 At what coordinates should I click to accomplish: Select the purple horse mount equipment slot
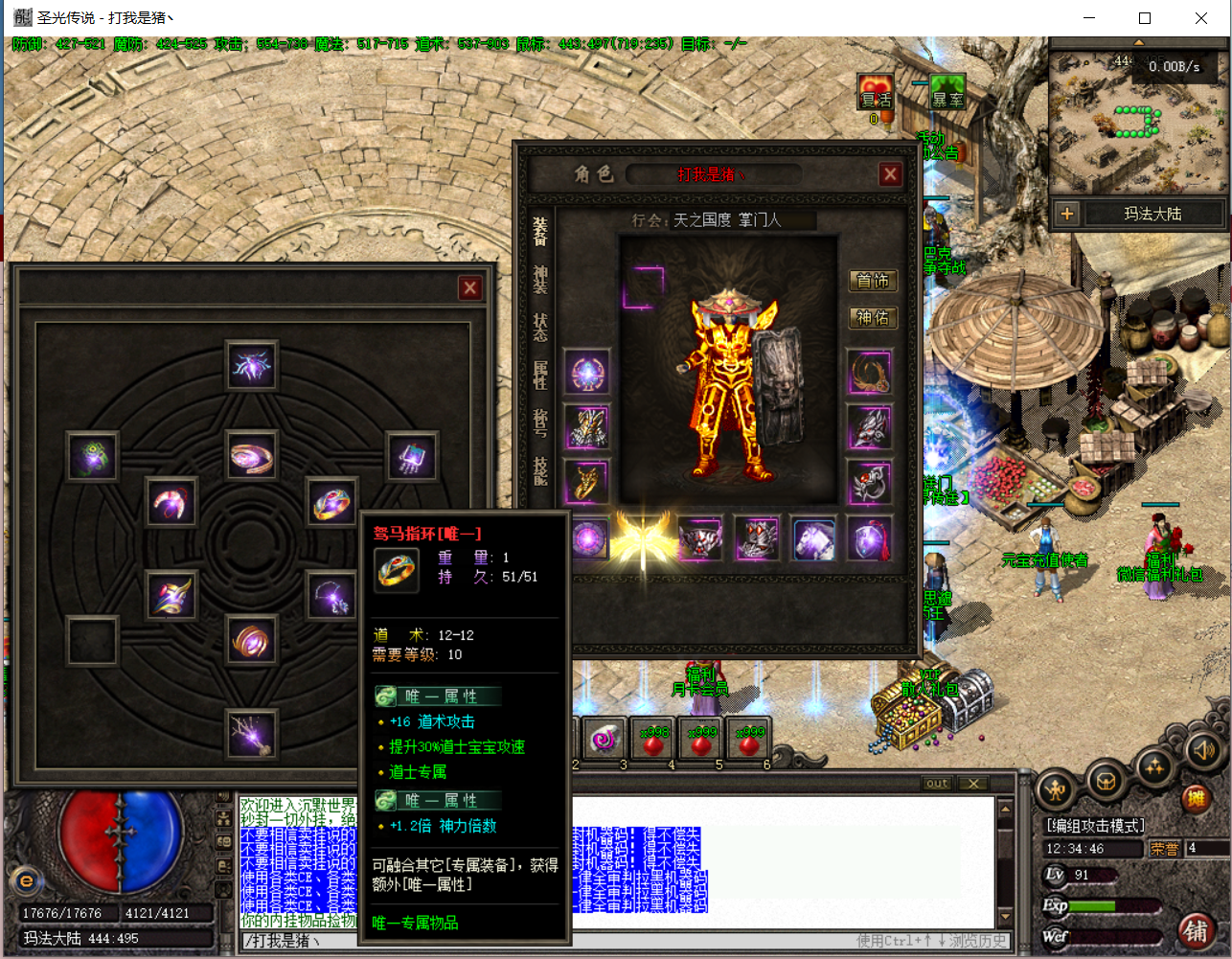(813, 539)
